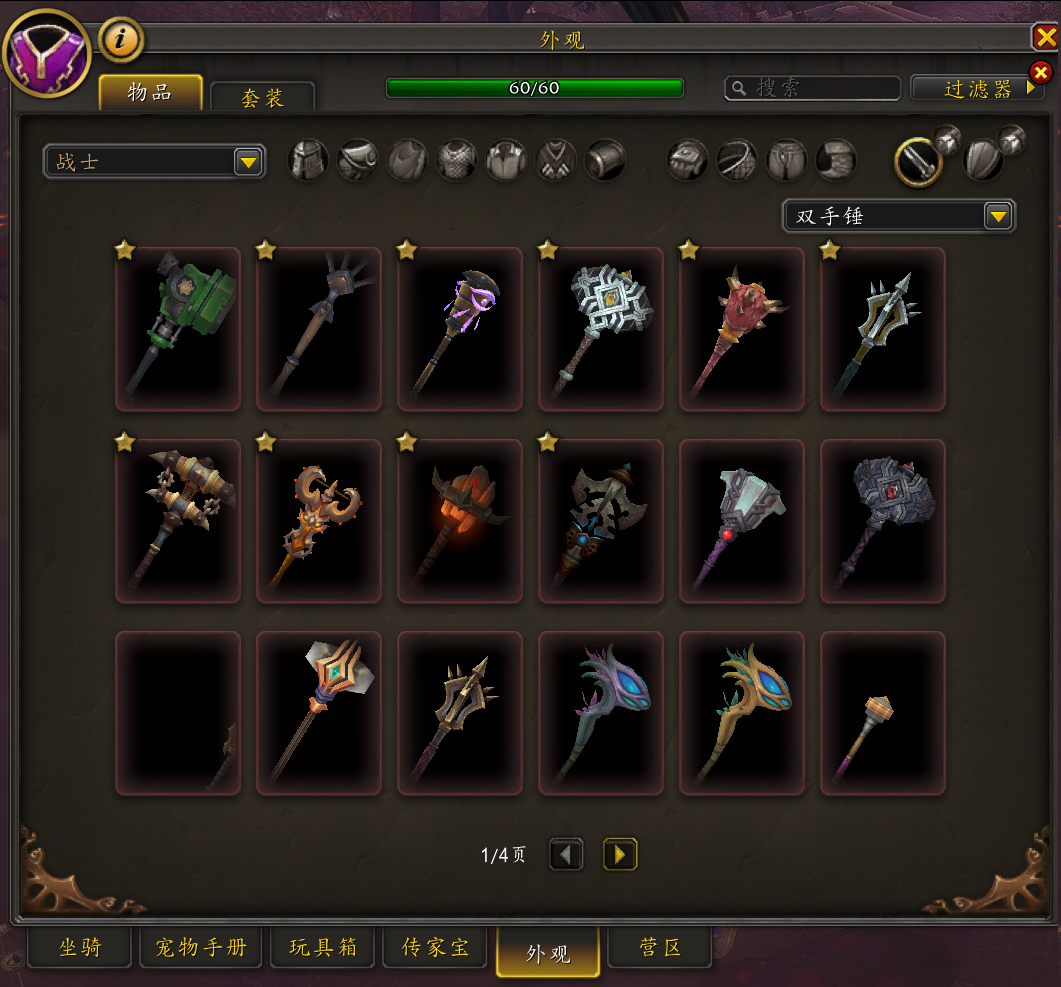Pick the purple feathered blue-eye staff appearance
Screen dimensions: 1061x987
tap(601, 713)
